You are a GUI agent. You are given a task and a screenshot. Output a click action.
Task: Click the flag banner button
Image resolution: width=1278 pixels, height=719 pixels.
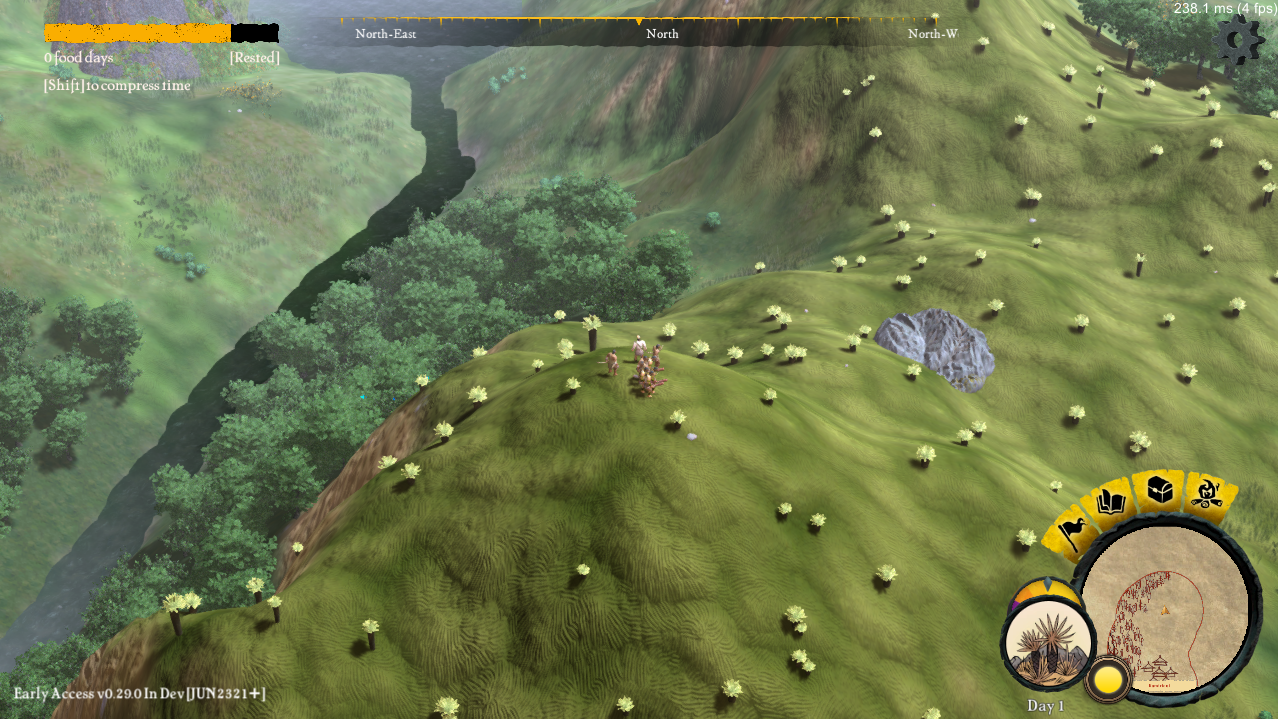(1070, 533)
